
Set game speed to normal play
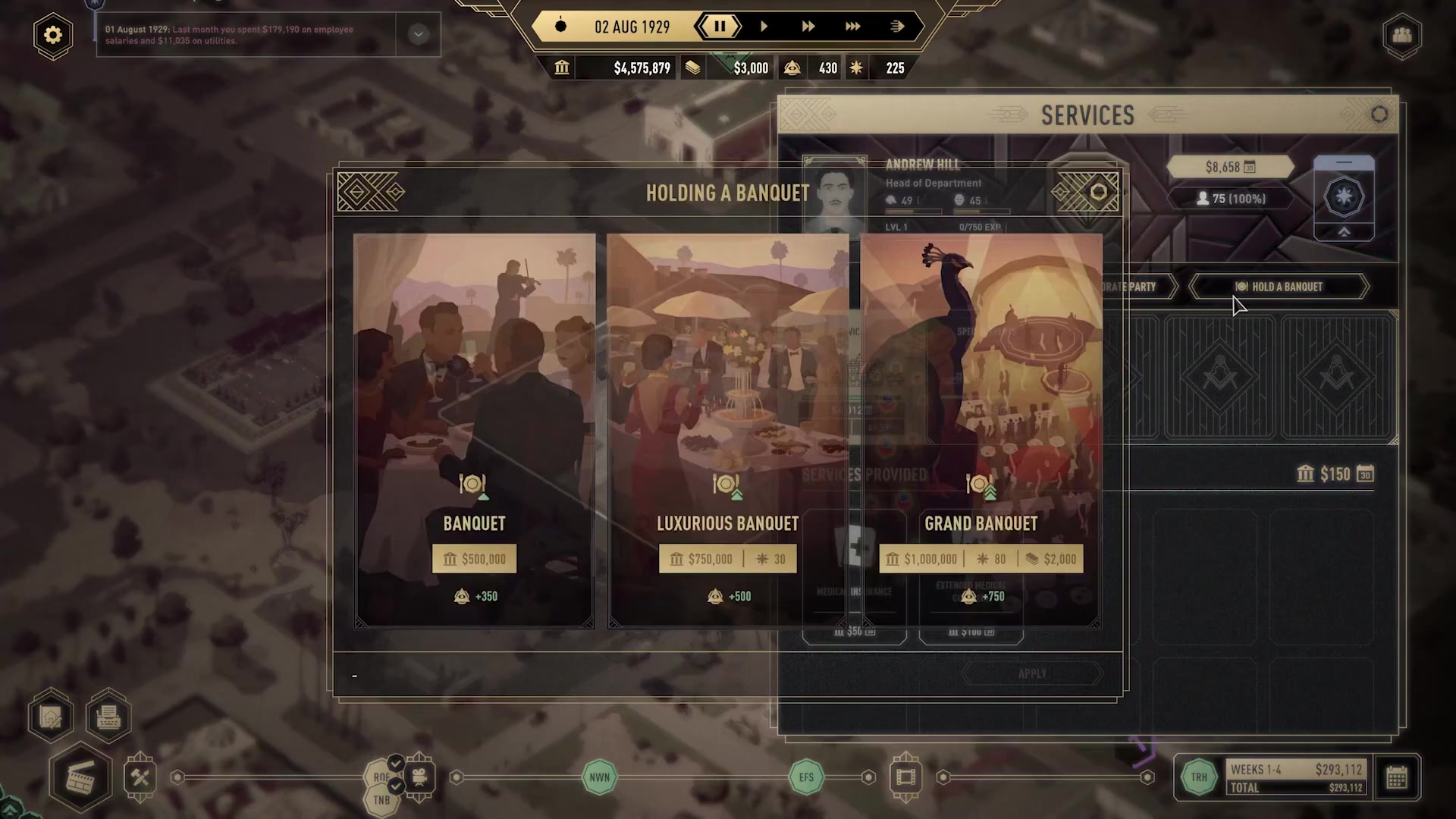tap(764, 27)
